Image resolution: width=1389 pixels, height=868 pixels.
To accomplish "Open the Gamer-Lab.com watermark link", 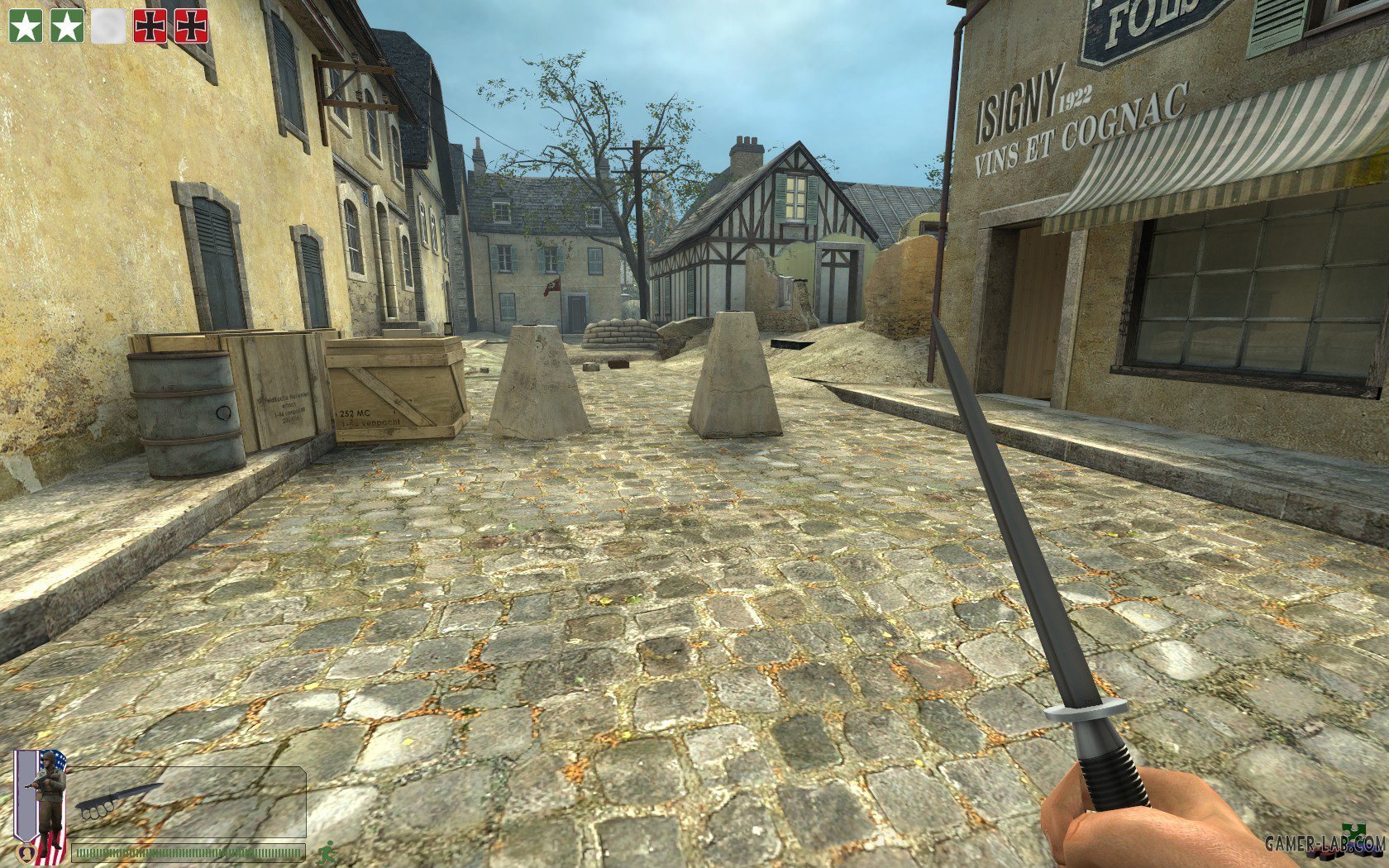I will pos(1324,843).
